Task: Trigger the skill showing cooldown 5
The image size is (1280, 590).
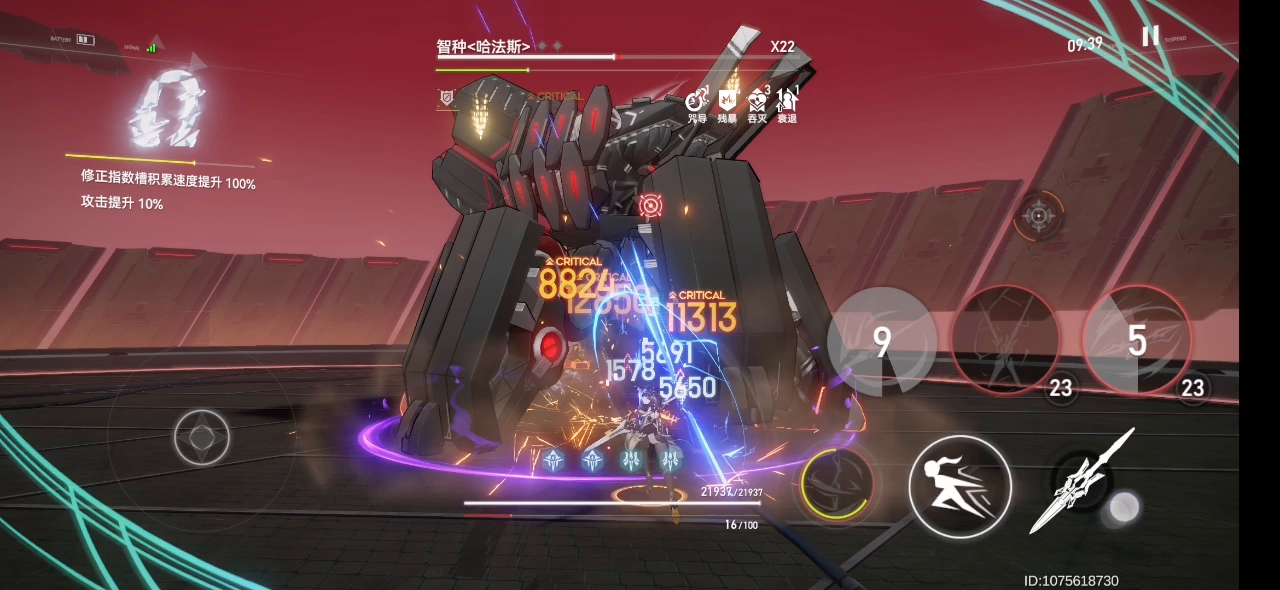Action: pyautogui.click(x=1136, y=340)
